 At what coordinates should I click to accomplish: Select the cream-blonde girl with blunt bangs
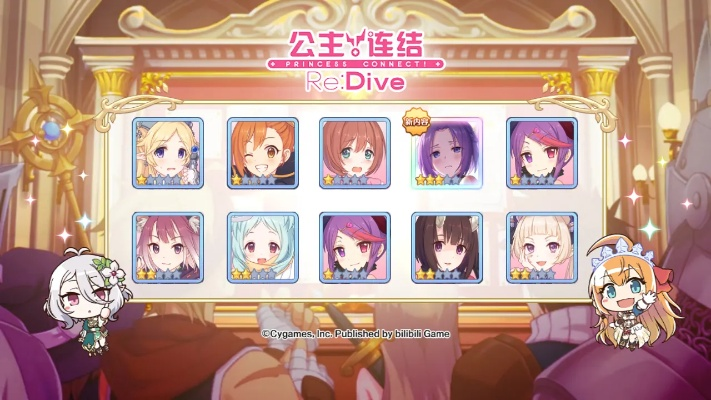point(541,247)
